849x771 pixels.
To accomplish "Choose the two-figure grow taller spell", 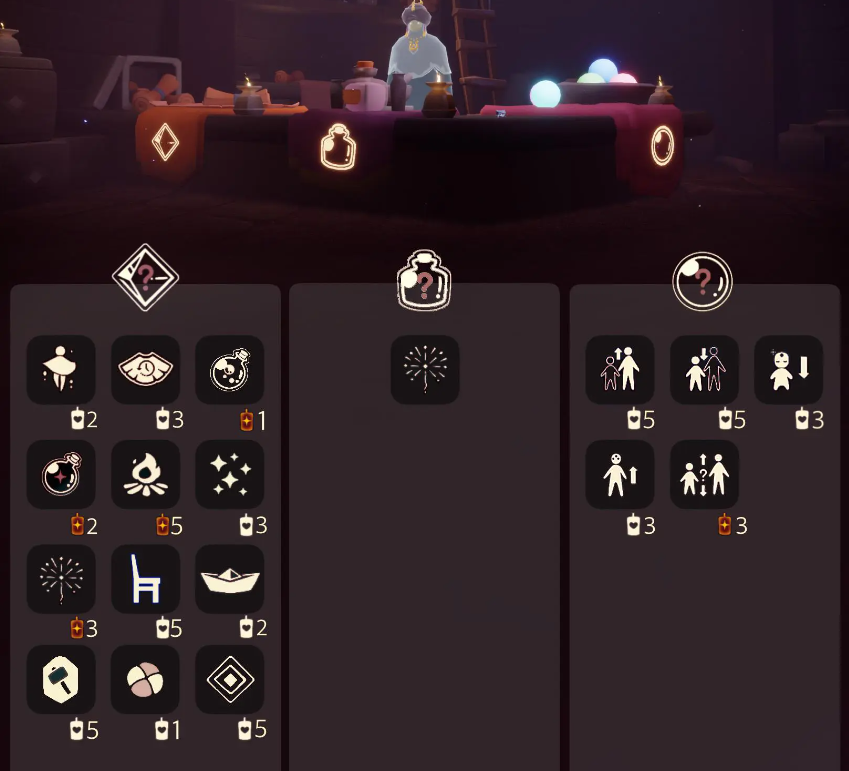I will coord(620,370).
